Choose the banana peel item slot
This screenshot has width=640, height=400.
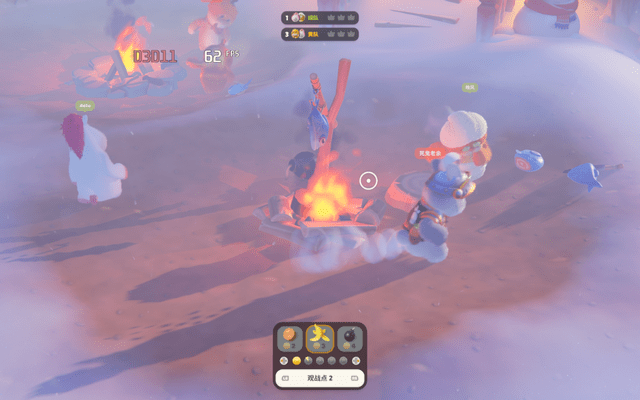(320, 338)
